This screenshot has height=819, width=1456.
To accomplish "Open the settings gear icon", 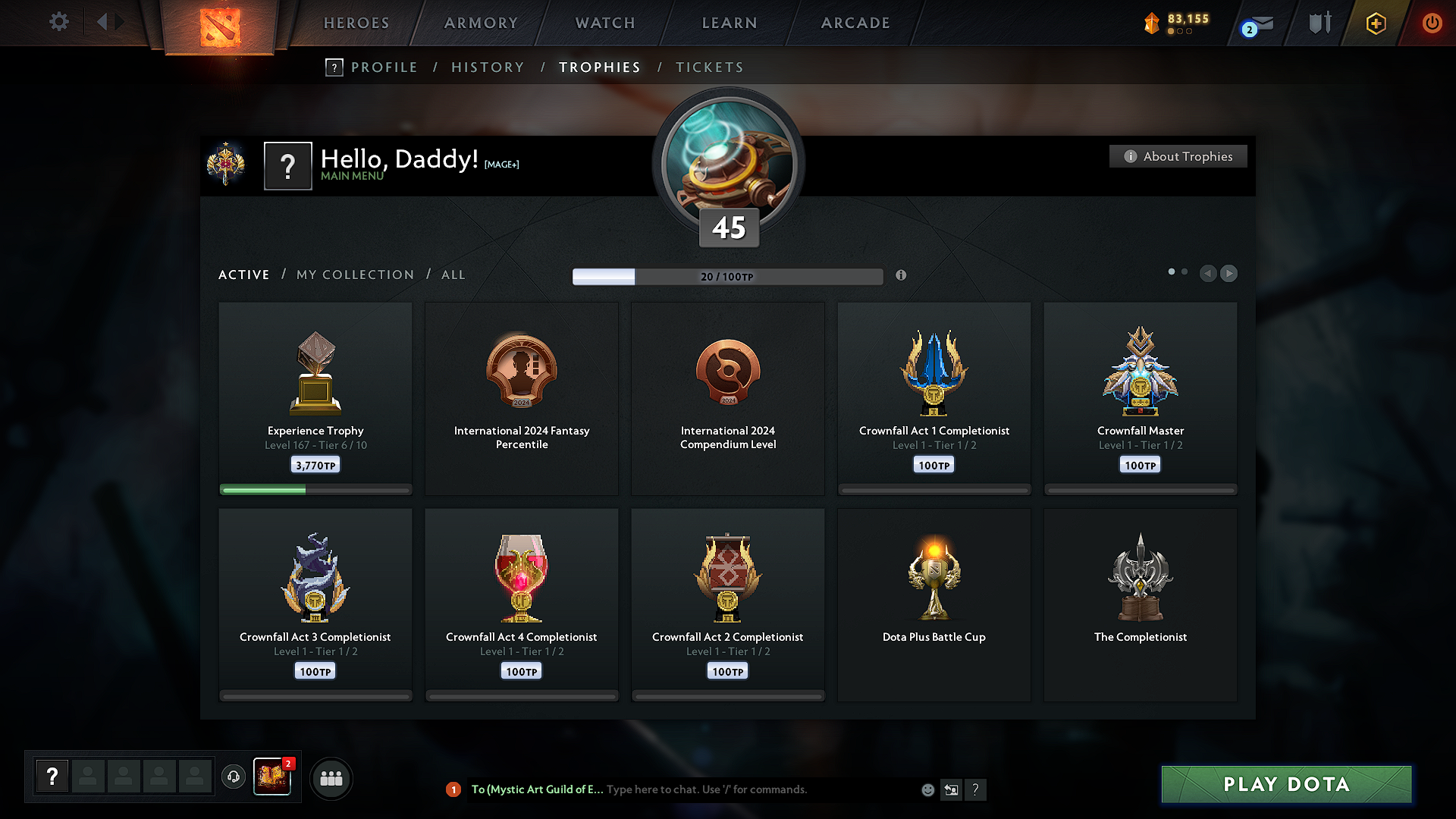I will pos(58,22).
